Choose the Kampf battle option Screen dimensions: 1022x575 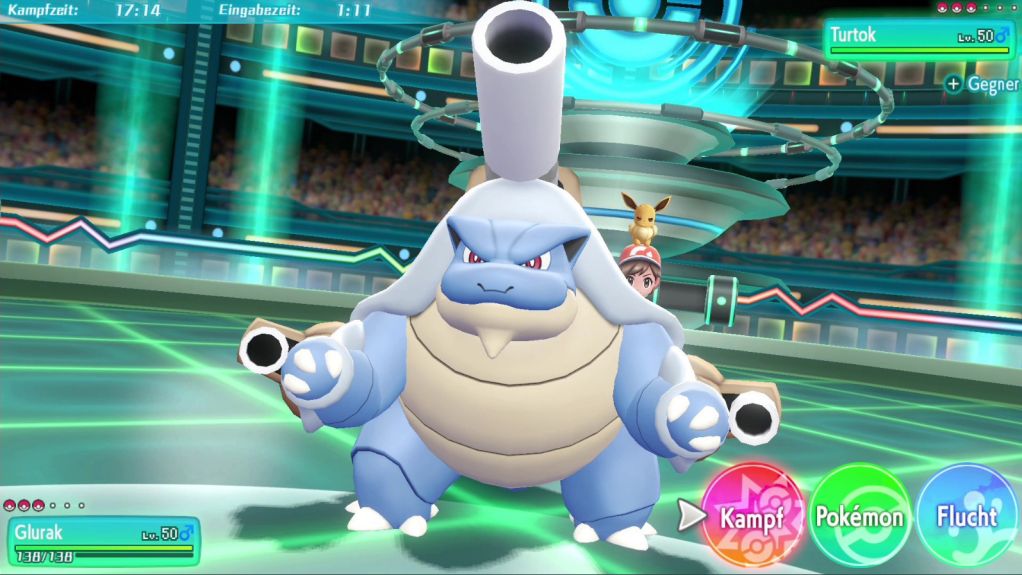[752, 516]
